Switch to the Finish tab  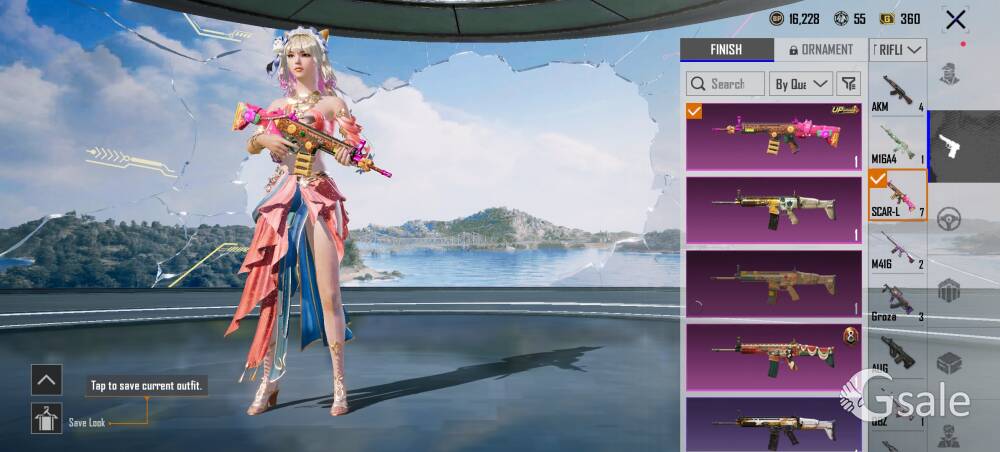tap(726, 50)
